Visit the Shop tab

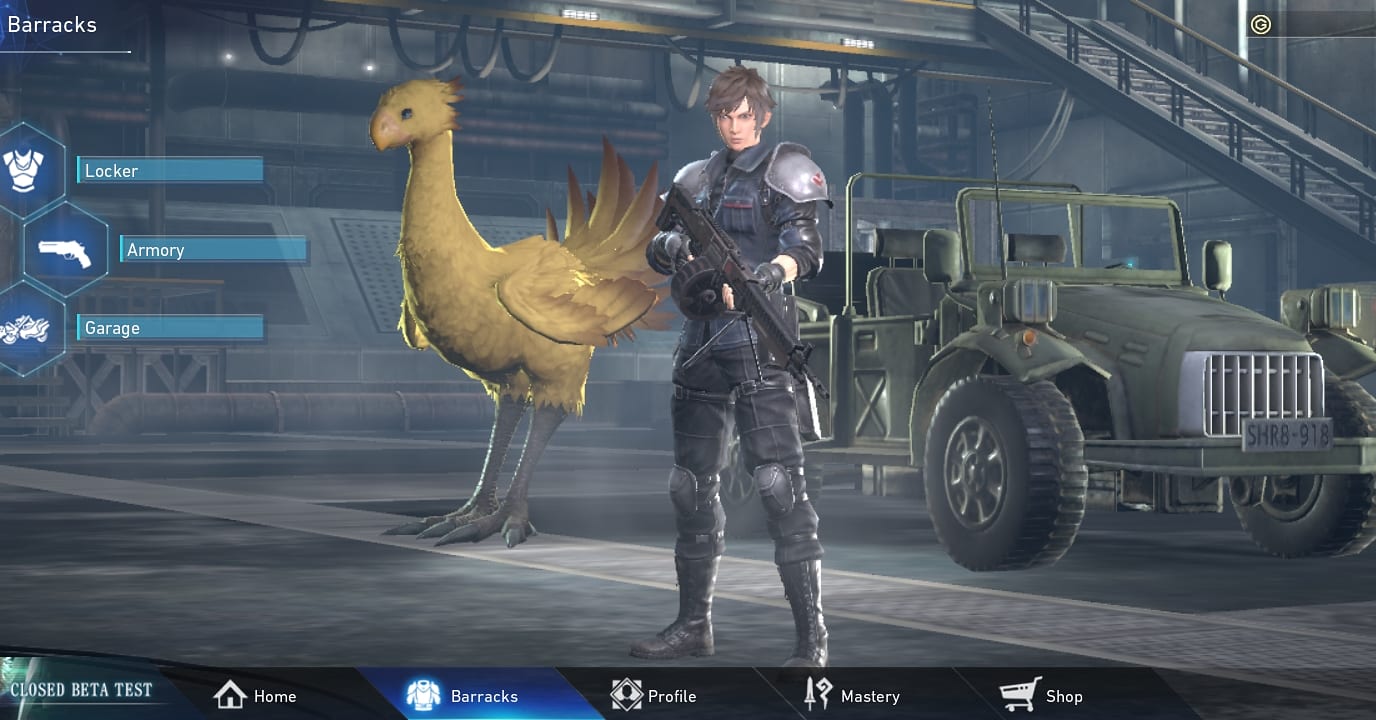(1042, 696)
